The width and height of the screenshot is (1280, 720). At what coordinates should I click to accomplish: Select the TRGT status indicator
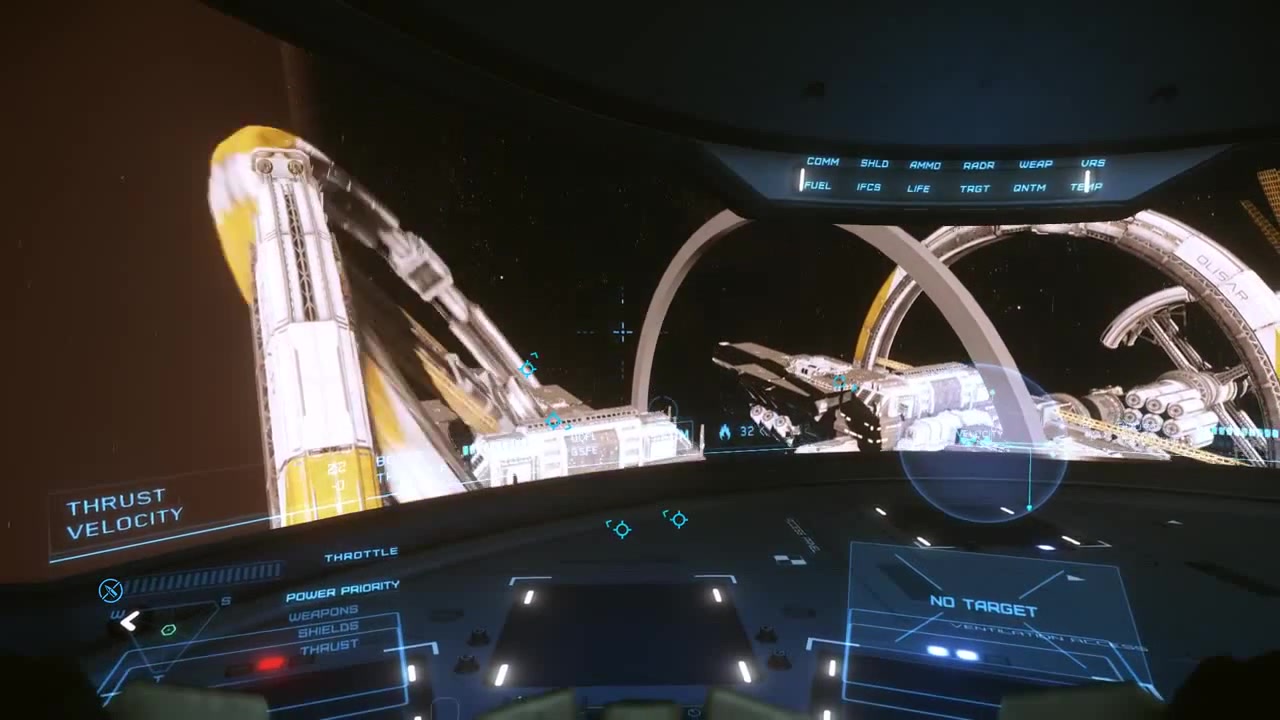point(974,188)
